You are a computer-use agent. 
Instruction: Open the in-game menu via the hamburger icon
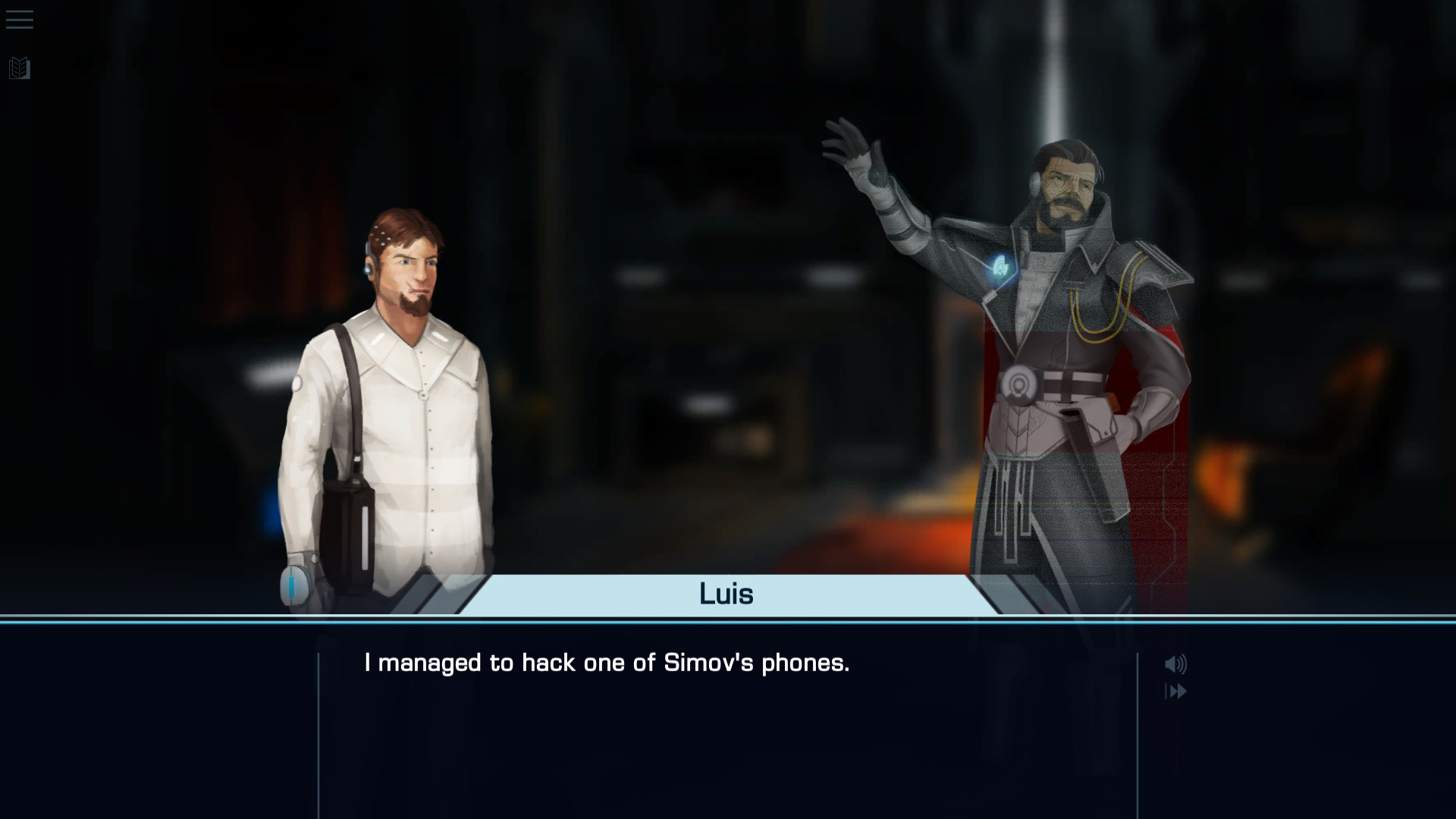point(19,20)
